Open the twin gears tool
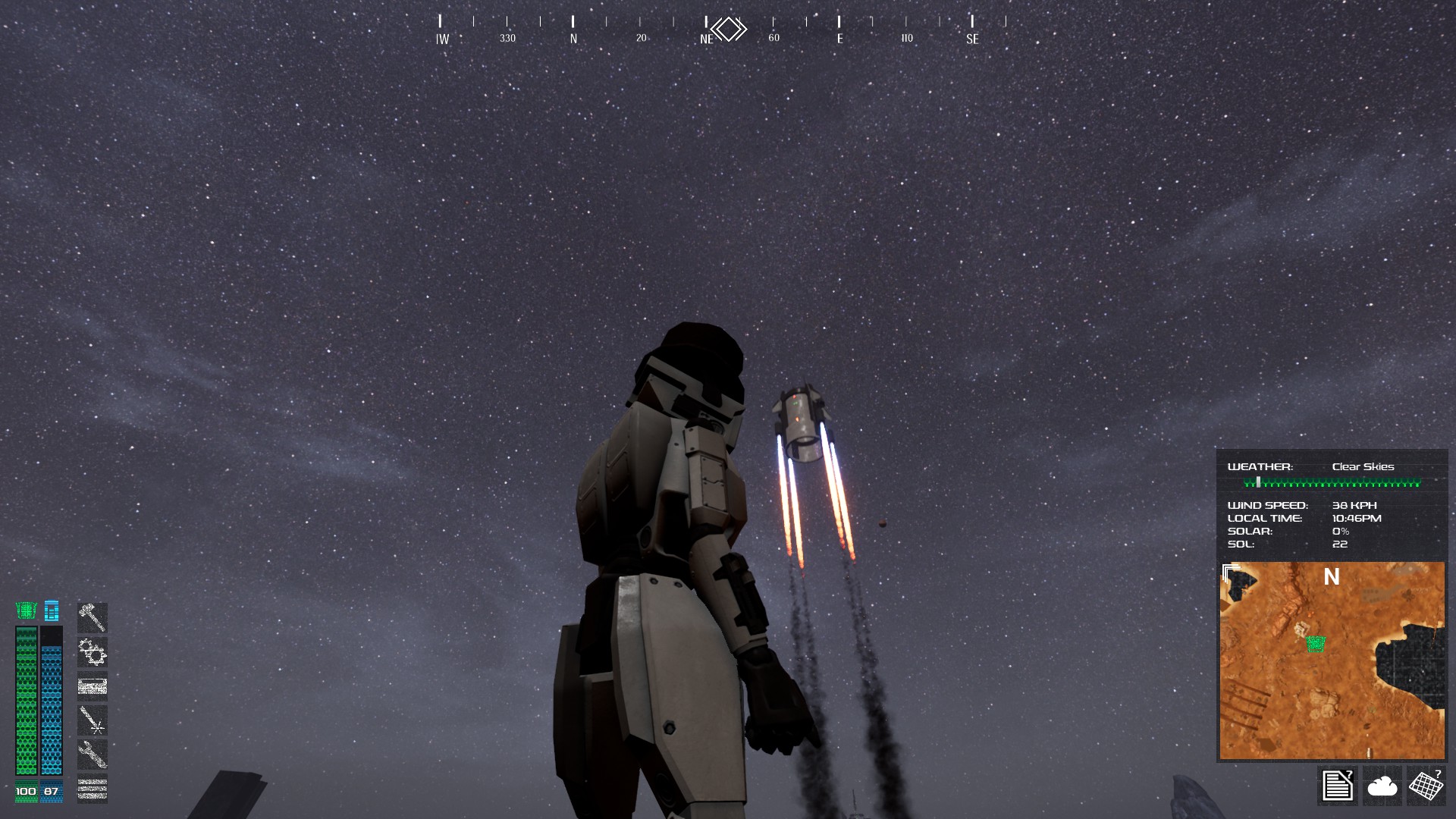The width and height of the screenshot is (1456, 819). (93, 651)
